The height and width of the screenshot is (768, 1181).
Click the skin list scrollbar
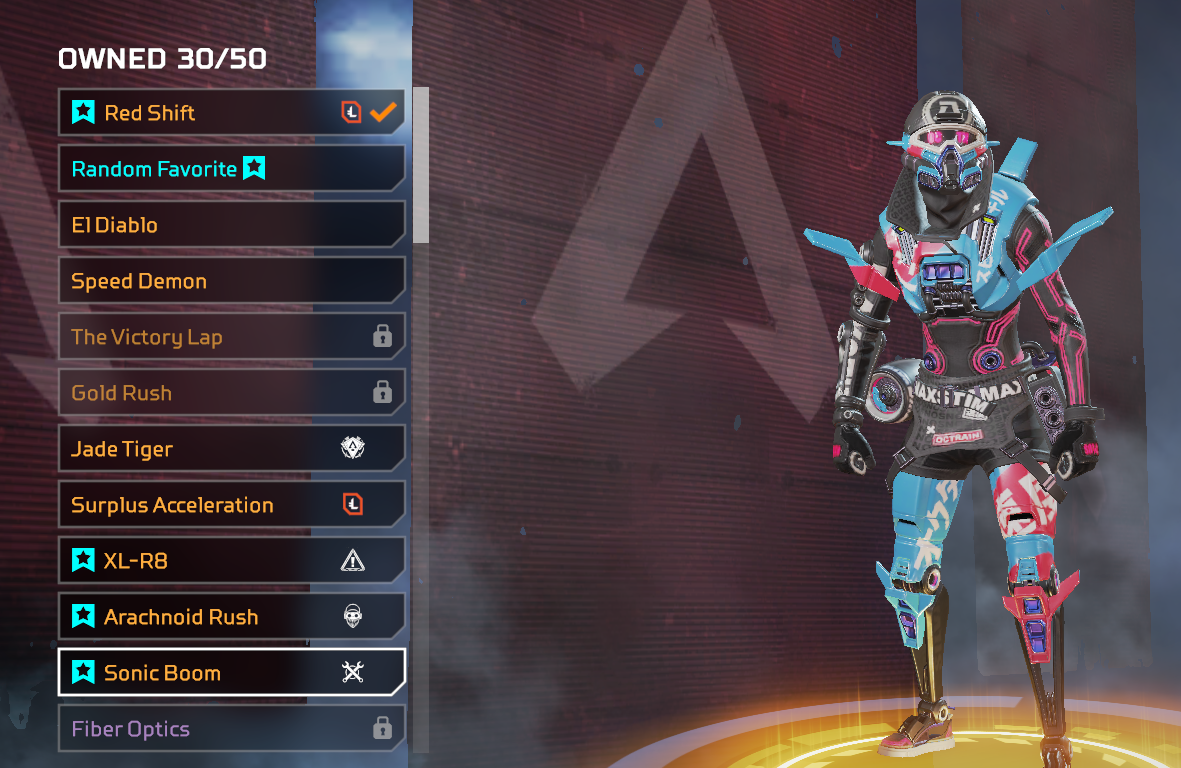(421, 165)
